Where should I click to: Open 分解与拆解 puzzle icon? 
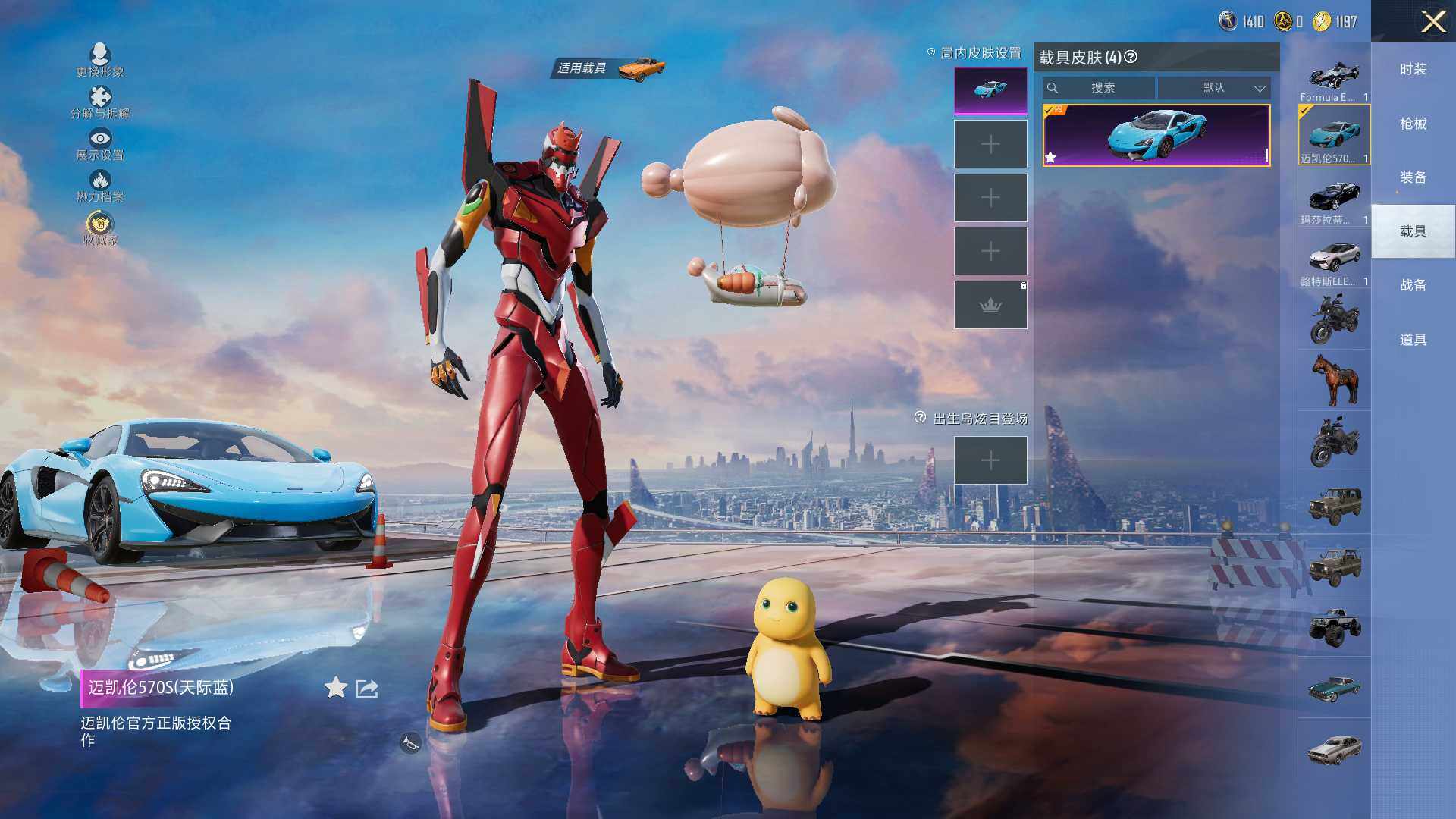pos(100,99)
